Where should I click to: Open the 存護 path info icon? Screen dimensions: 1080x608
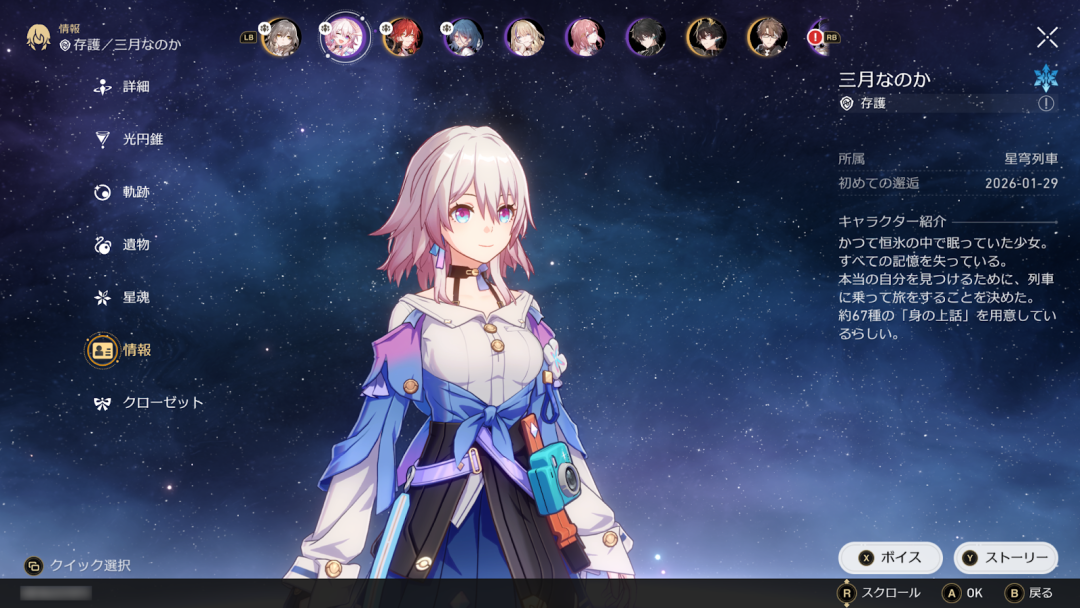coord(1046,103)
